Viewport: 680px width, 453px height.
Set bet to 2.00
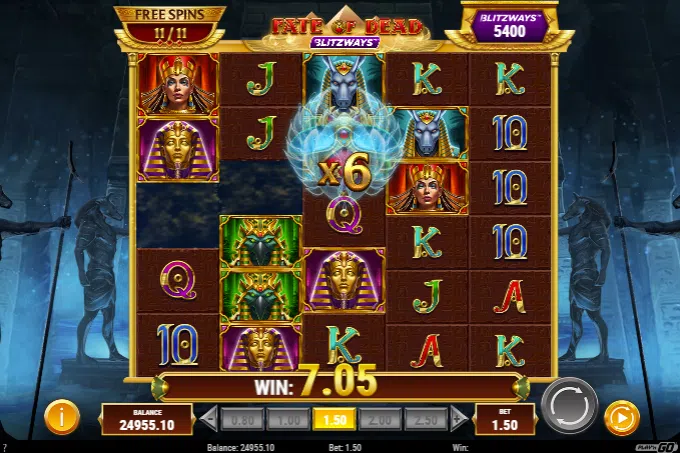[380, 417]
